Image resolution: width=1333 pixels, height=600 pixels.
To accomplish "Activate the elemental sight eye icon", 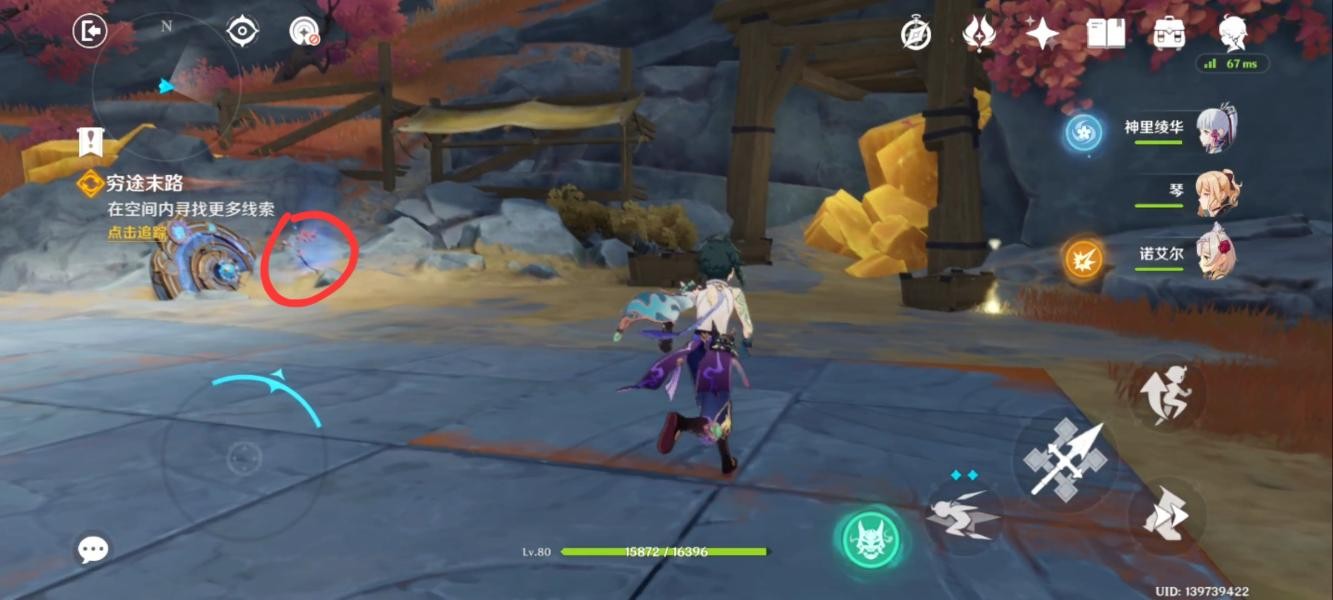I will pos(242,32).
